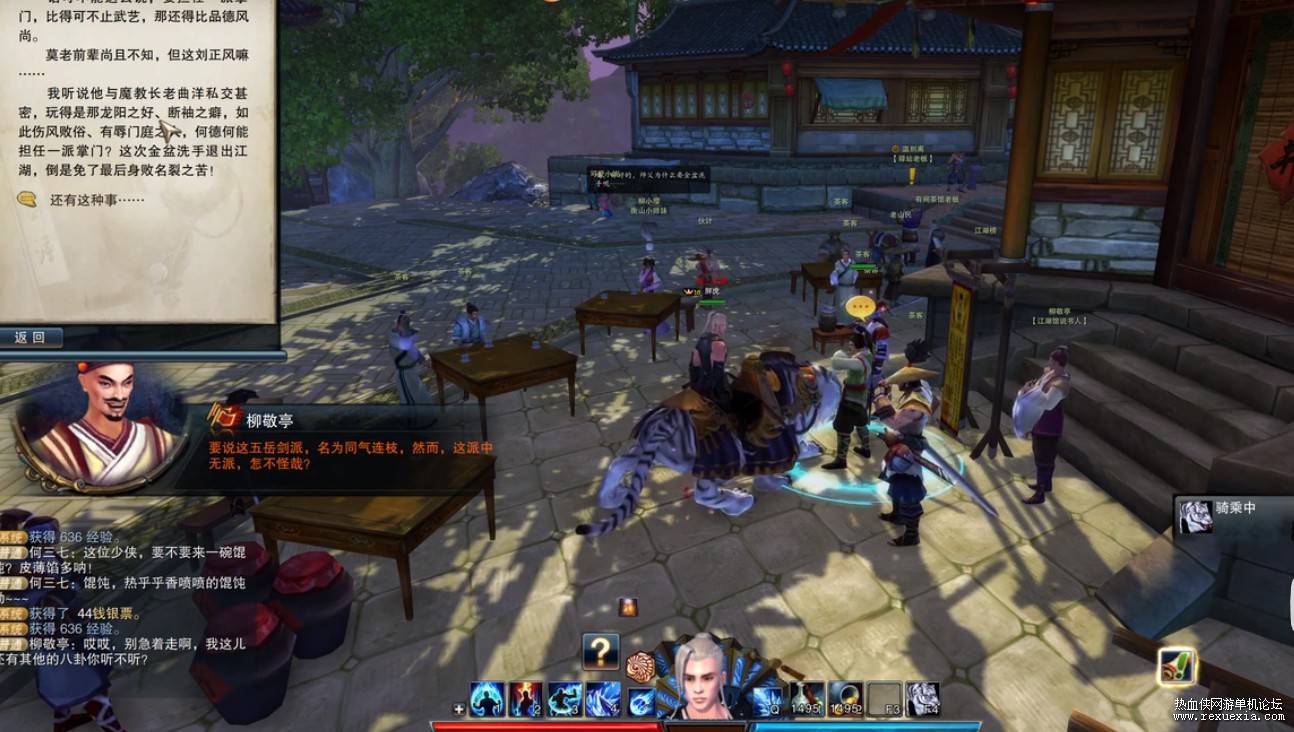The height and width of the screenshot is (732, 1294).
Task: Use the Q slot ice burst skill
Action: click(768, 699)
